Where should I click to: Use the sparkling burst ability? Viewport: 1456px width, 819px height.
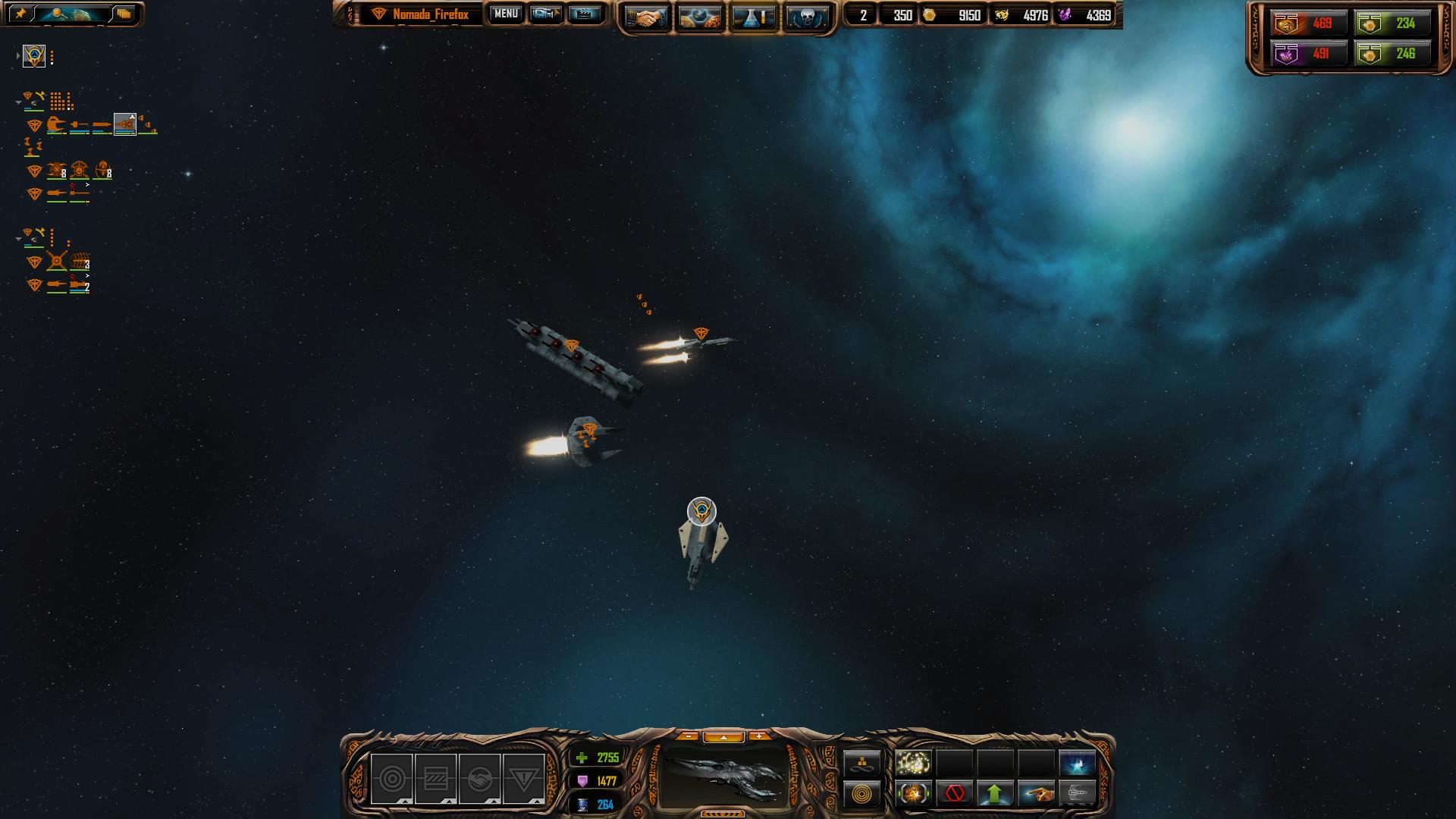coord(913,762)
